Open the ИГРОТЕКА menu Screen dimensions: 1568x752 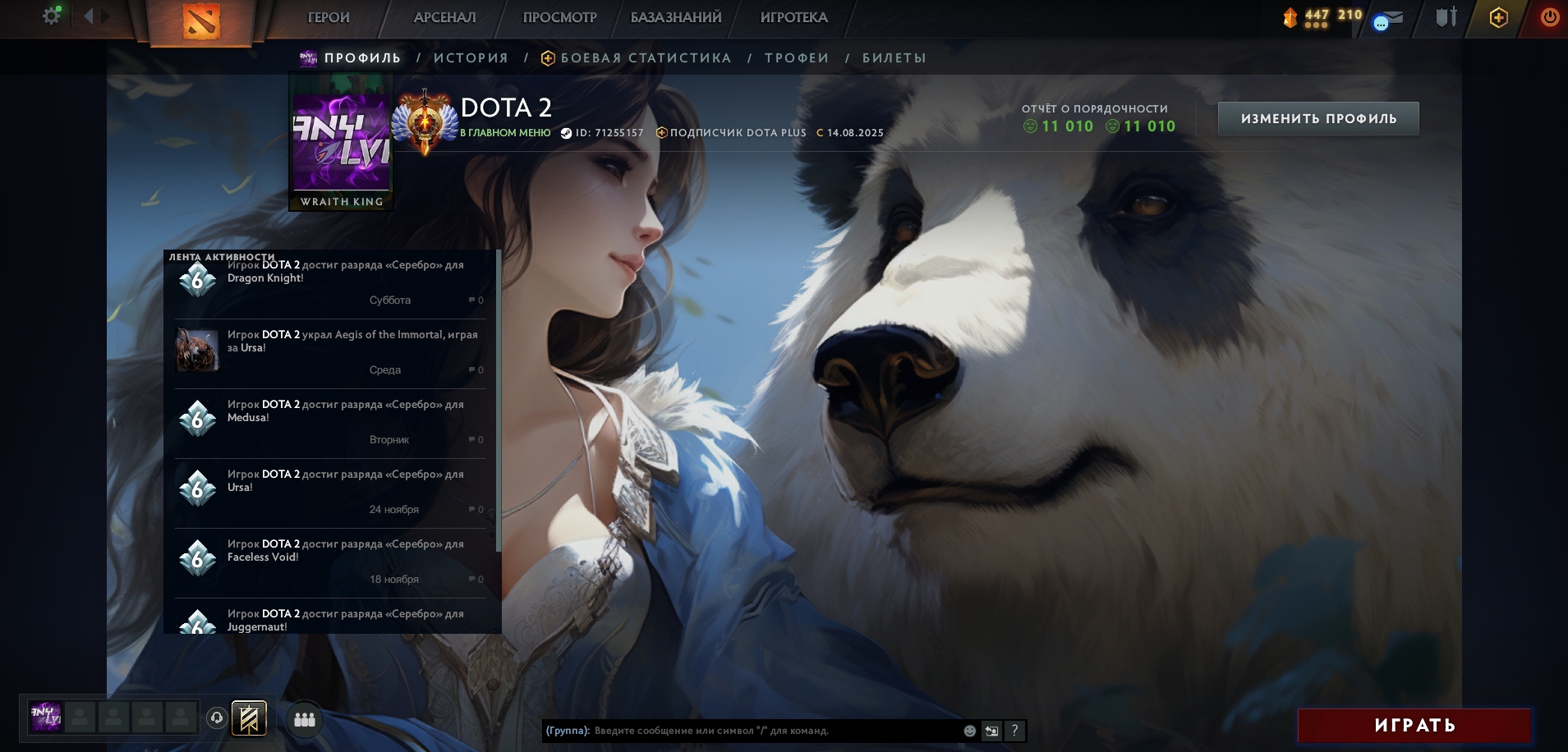(x=793, y=17)
